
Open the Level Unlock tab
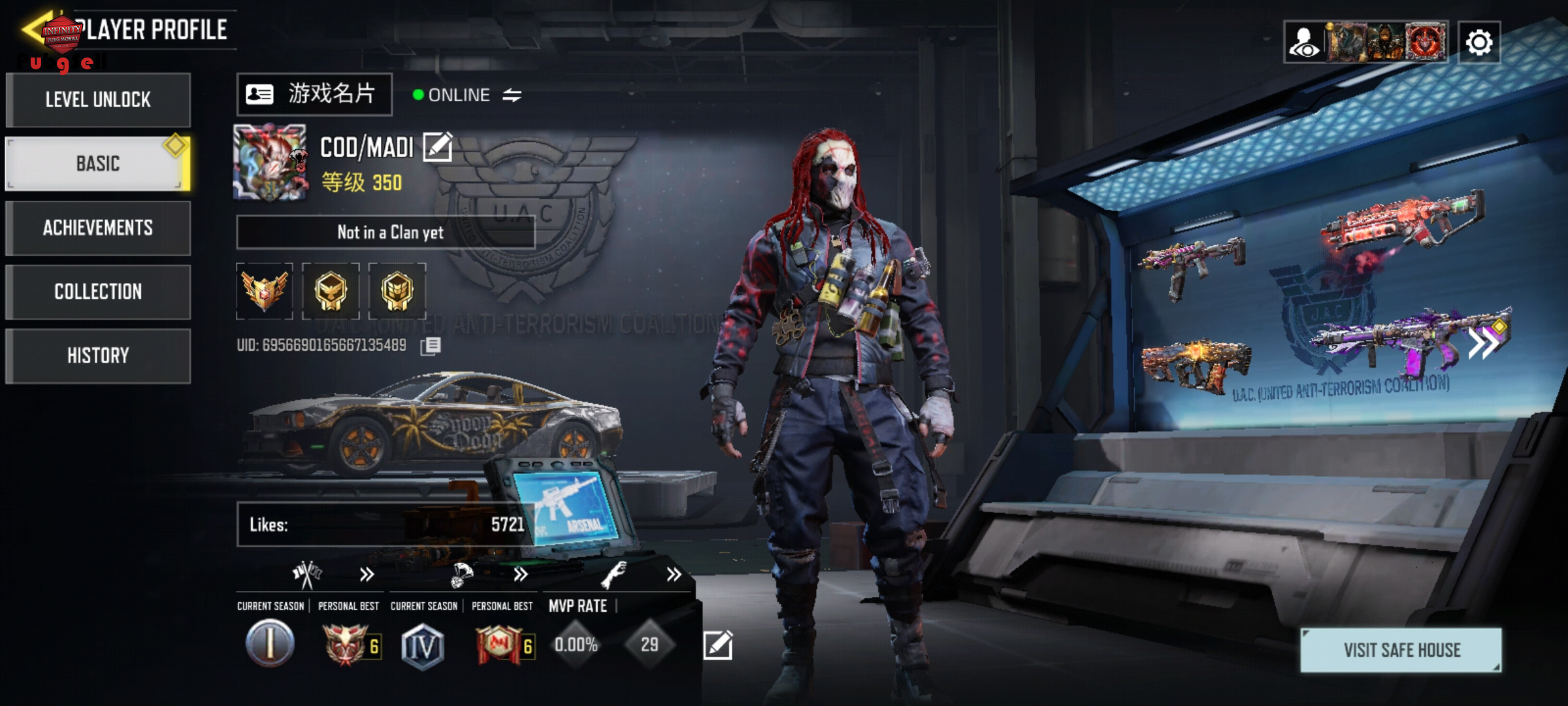point(98,100)
